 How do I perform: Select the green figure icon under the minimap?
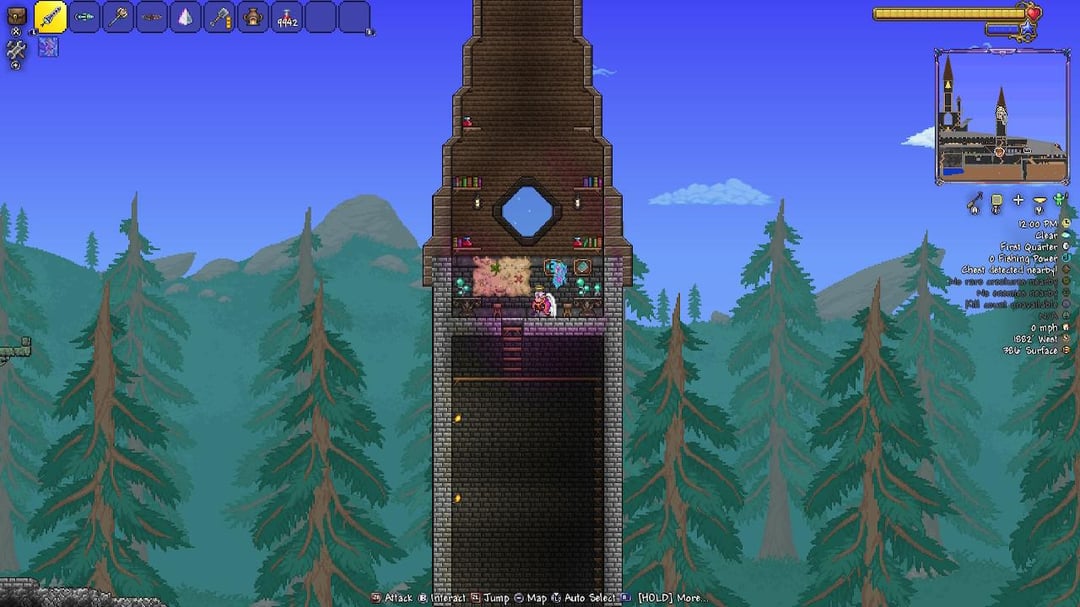click(x=1060, y=200)
